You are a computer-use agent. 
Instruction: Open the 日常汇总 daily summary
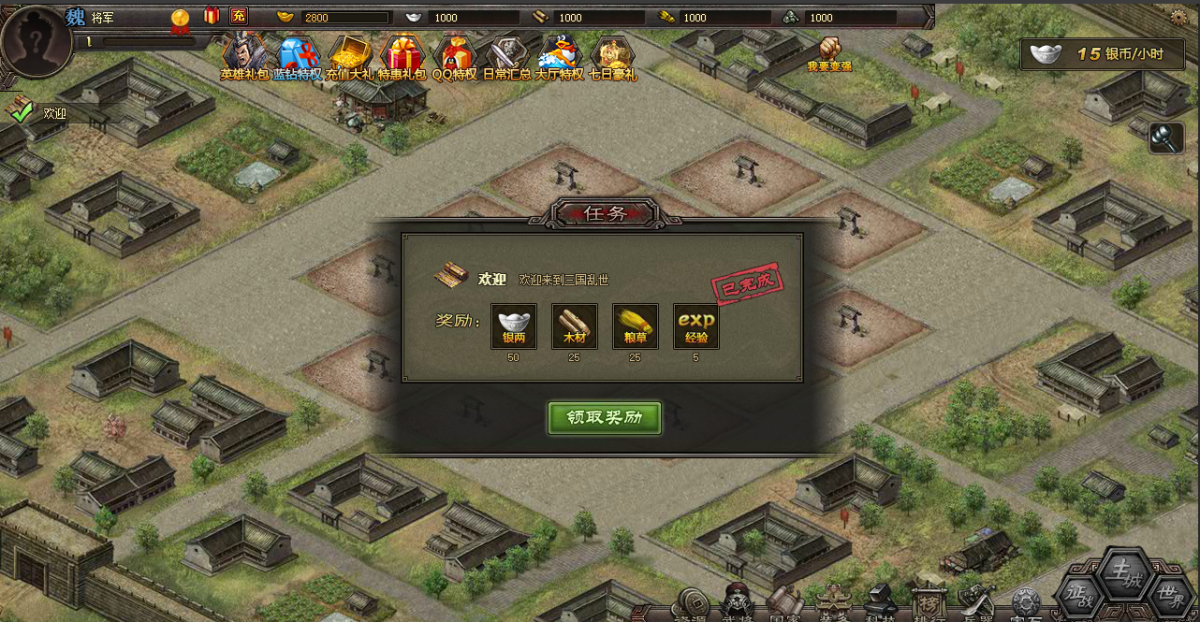click(507, 55)
